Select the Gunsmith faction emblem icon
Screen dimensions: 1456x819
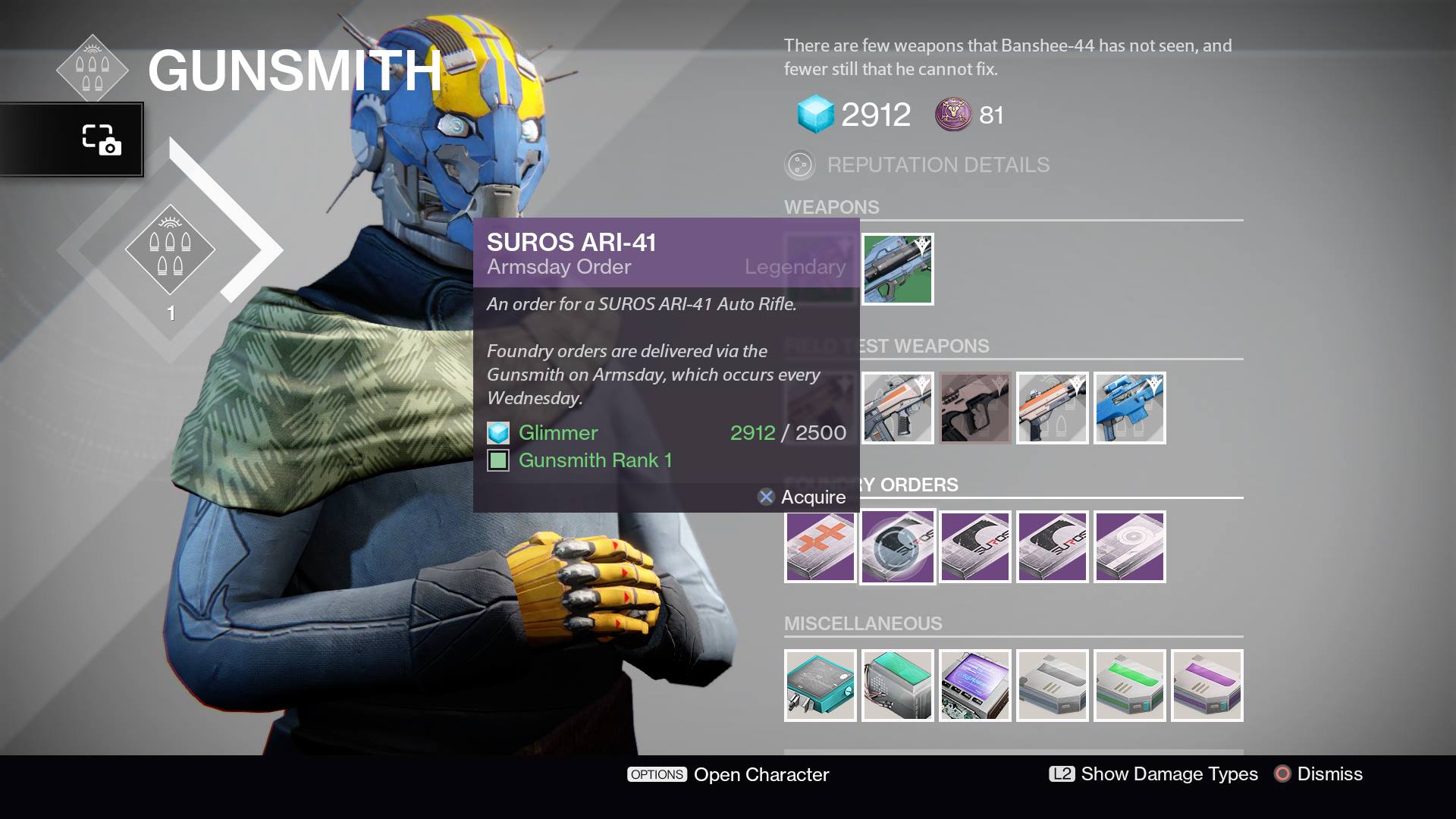click(94, 68)
